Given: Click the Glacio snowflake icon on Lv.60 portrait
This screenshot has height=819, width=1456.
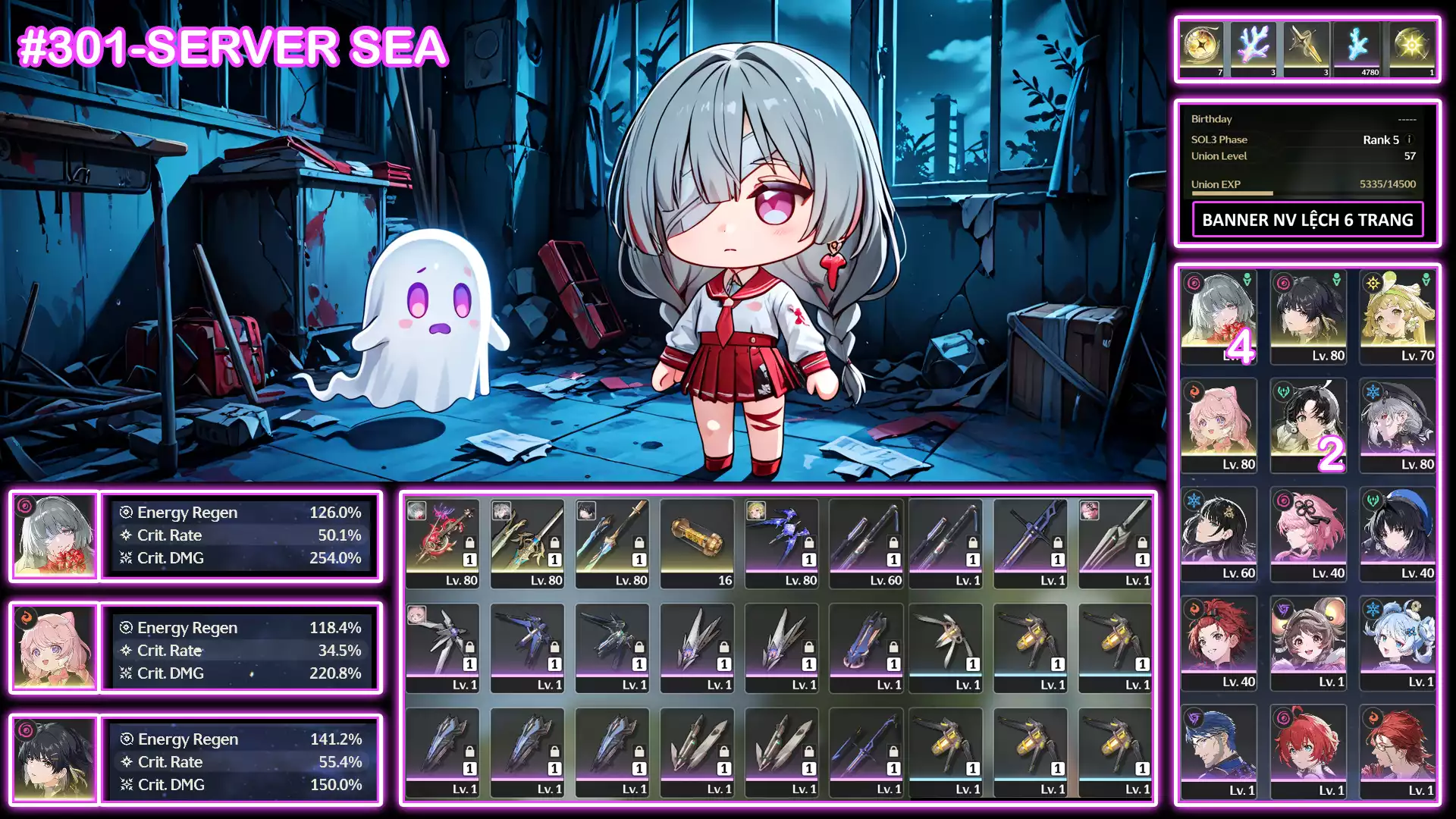Looking at the screenshot, I should click(x=1194, y=500).
